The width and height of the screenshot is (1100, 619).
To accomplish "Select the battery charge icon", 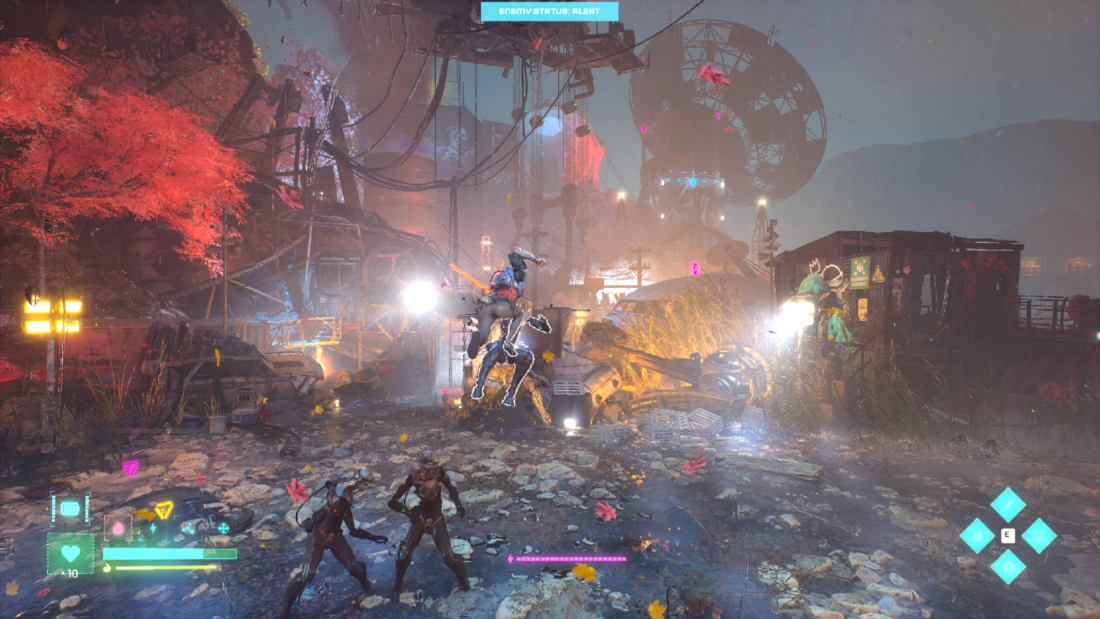I will [70, 508].
